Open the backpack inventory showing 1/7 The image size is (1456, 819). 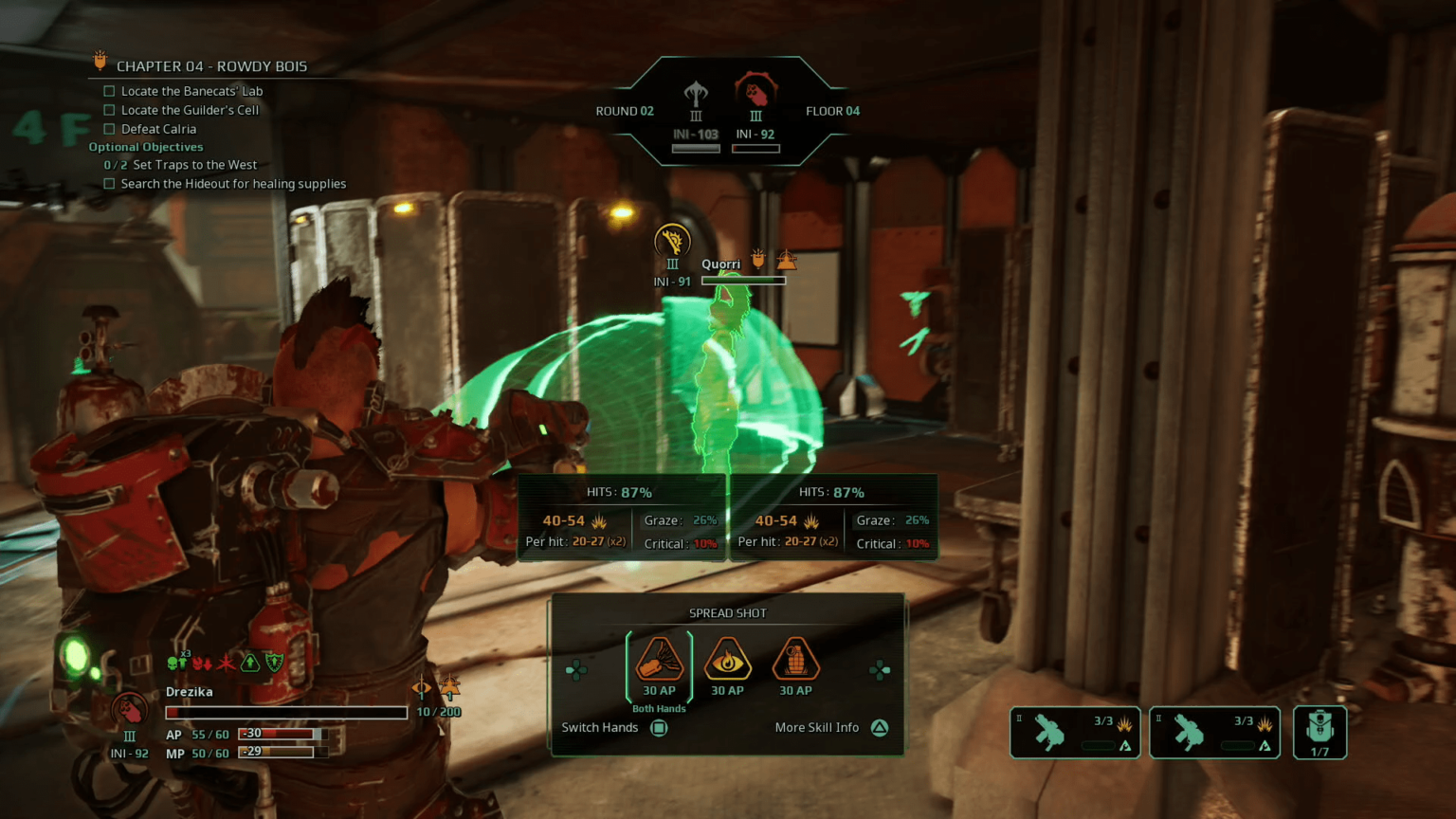tap(1319, 732)
